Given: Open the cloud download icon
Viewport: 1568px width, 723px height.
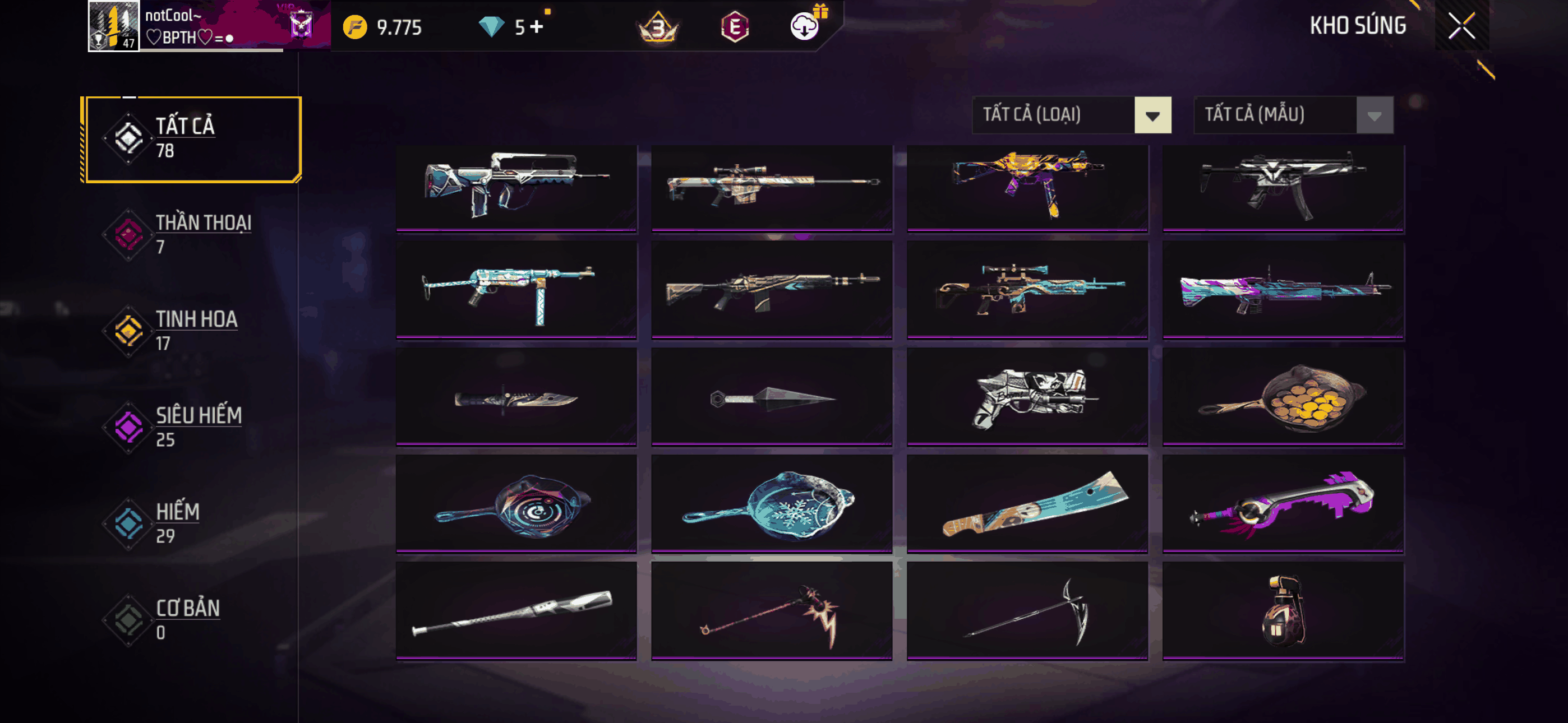Looking at the screenshot, I should point(804,27).
